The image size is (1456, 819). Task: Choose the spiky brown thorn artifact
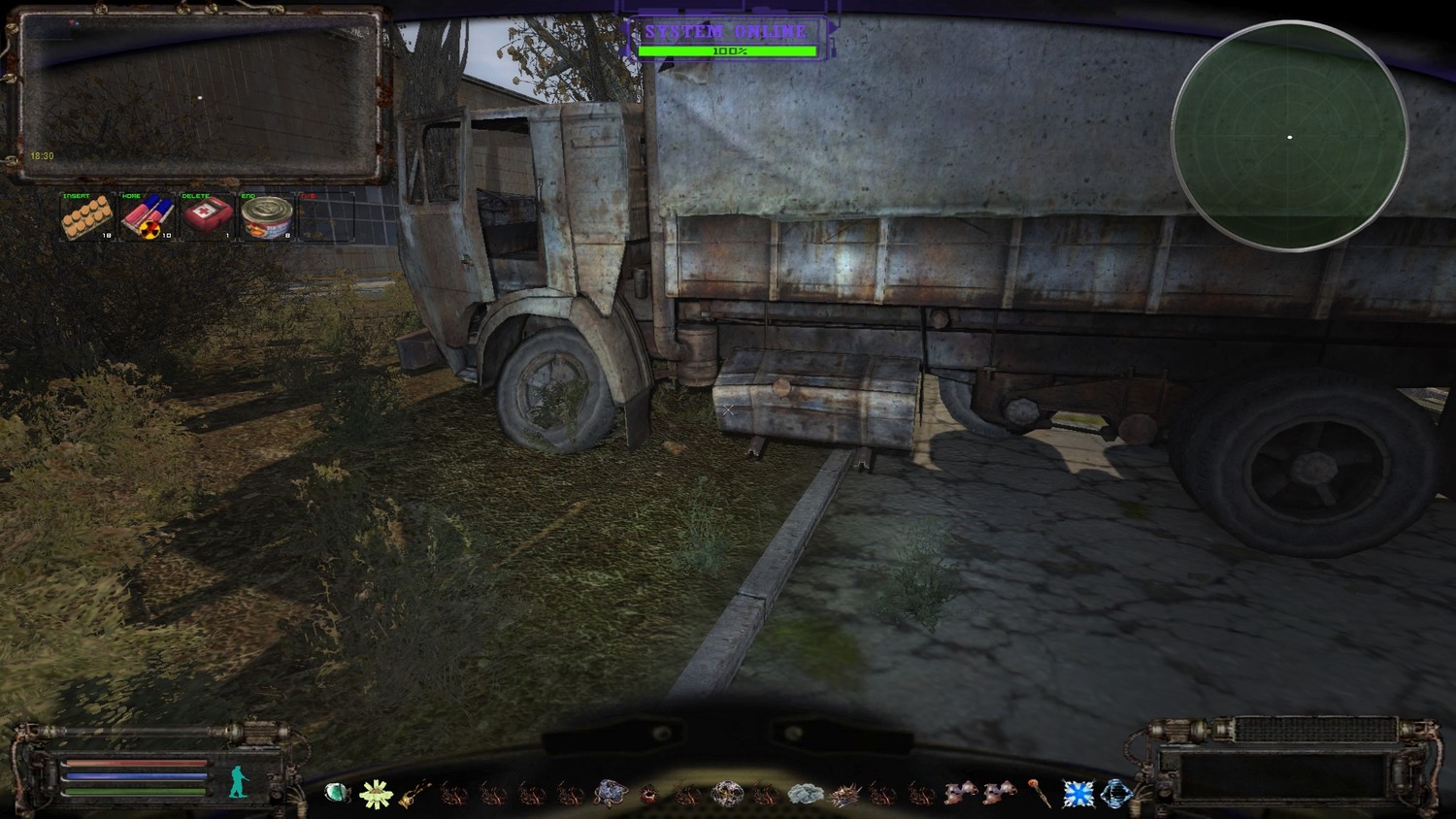pos(844,795)
